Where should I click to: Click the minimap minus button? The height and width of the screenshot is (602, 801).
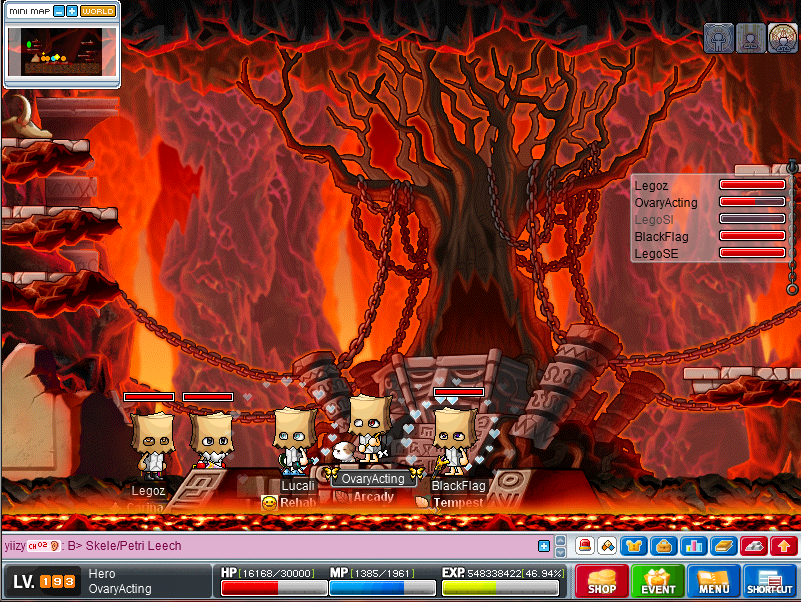59,11
